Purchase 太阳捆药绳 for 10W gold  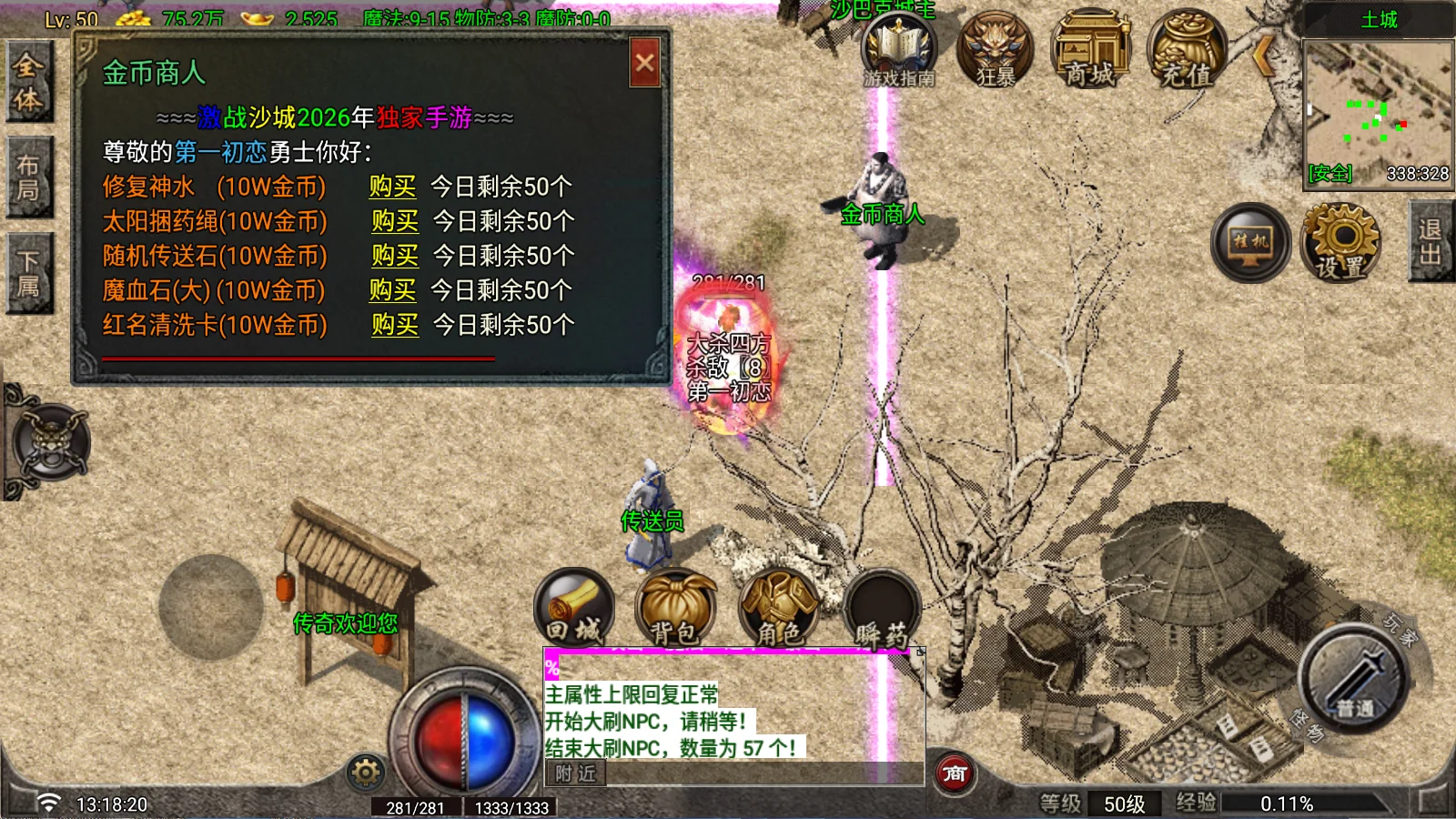(395, 221)
